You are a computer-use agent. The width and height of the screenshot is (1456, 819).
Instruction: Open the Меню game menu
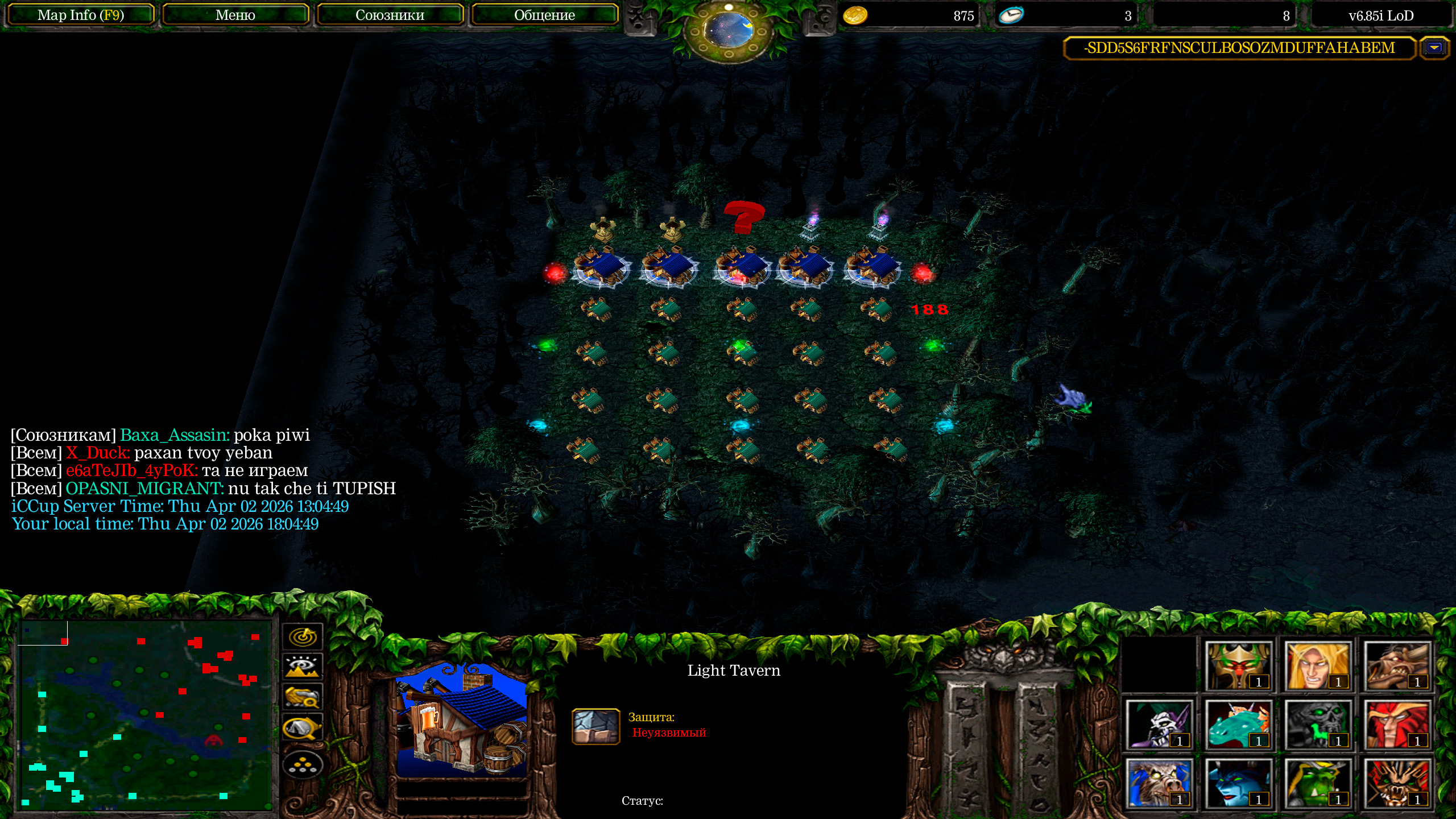(235, 15)
